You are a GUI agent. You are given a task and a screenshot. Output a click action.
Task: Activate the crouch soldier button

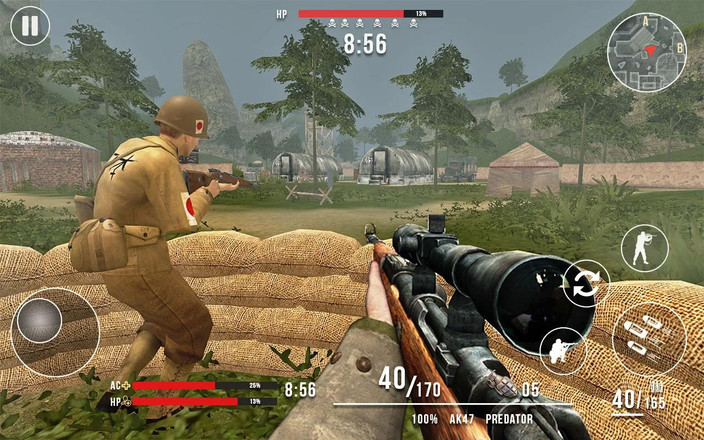tap(563, 350)
